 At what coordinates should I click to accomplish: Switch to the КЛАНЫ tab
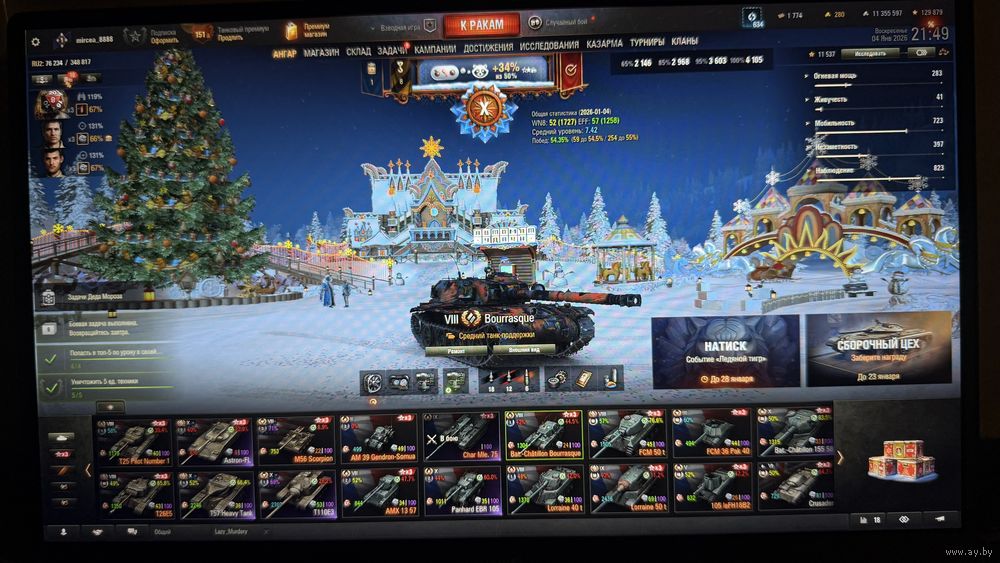coord(685,42)
